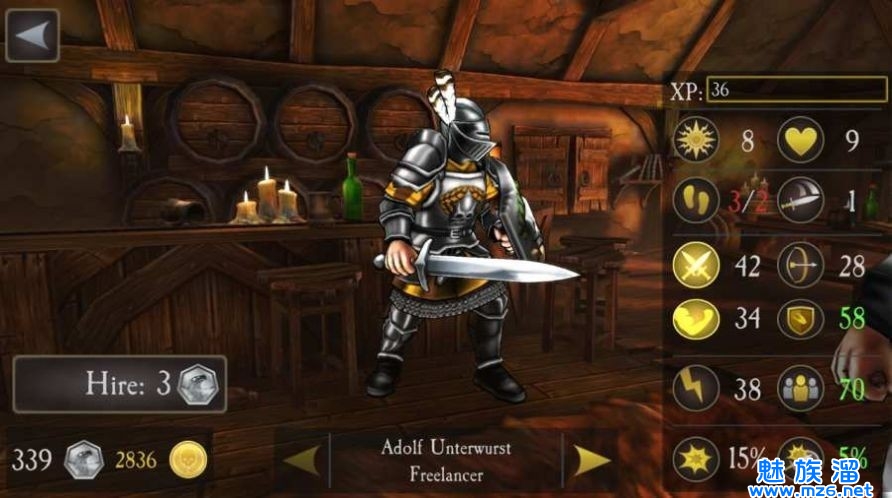Click the bow ranged stat icon

(x=800, y=266)
